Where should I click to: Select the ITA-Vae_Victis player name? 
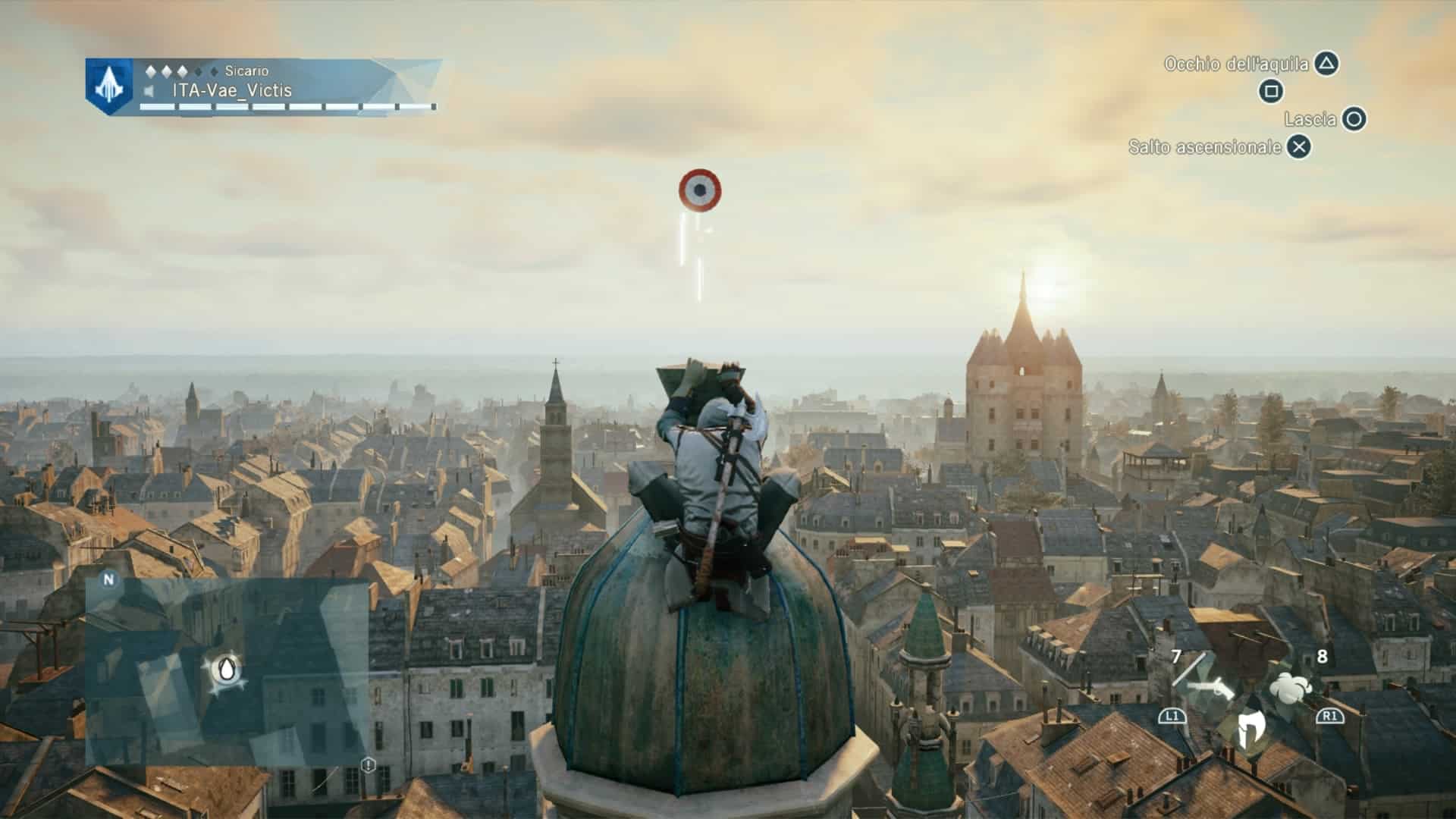[x=231, y=91]
